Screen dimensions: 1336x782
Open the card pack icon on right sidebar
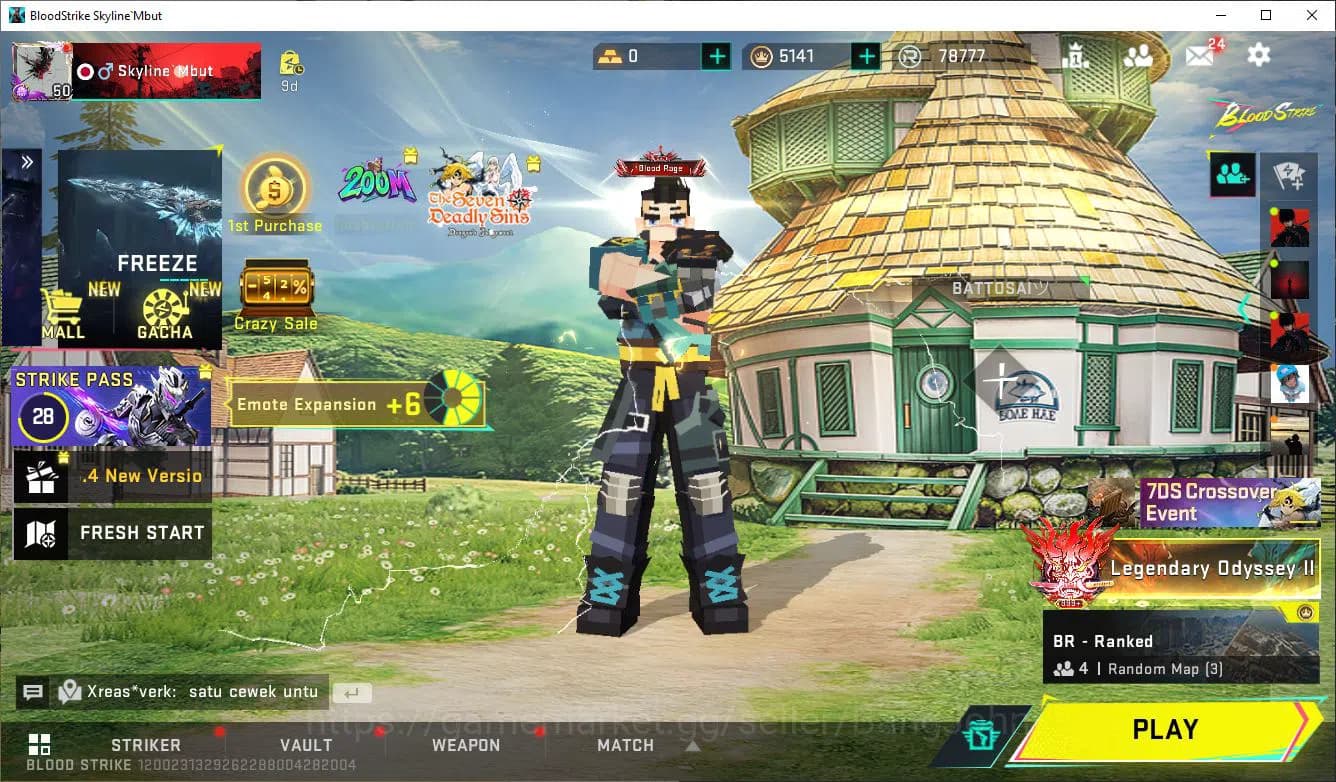[1290, 173]
